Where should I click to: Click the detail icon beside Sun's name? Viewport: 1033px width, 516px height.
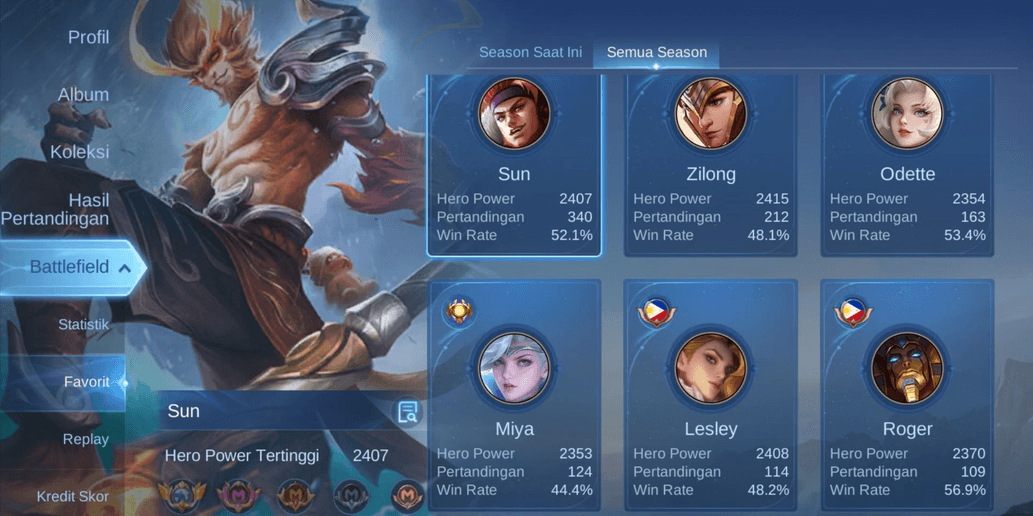(408, 412)
